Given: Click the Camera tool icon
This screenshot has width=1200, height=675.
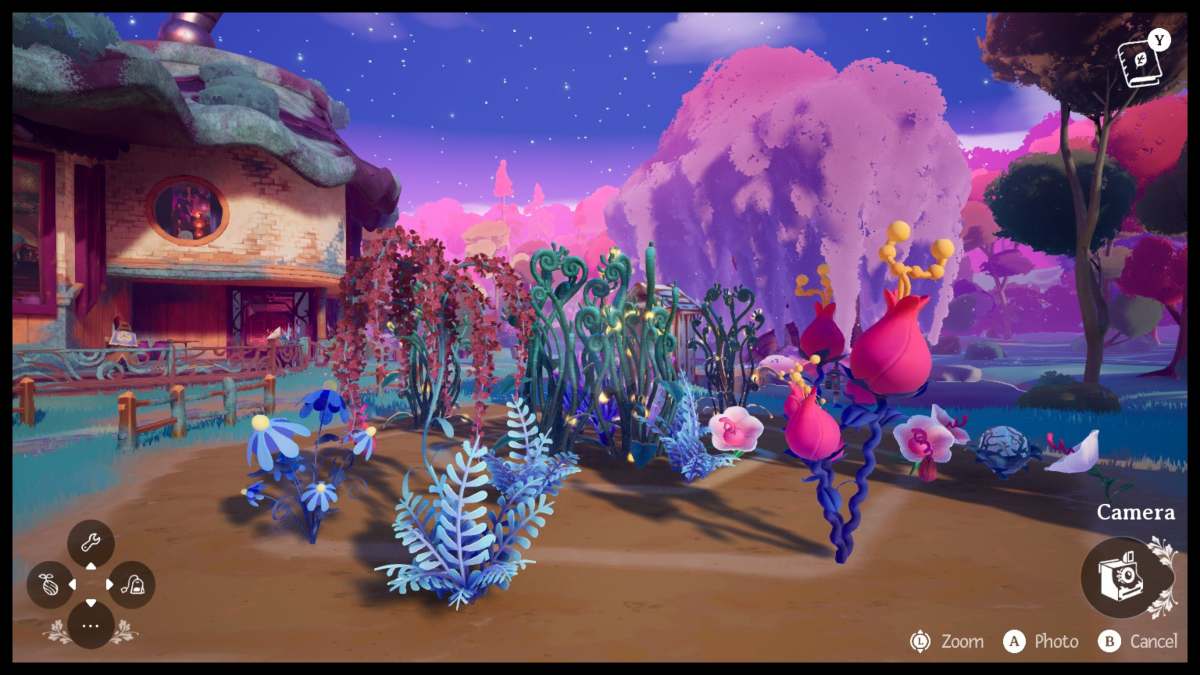Looking at the screenshot, I should pos(1118,577).
